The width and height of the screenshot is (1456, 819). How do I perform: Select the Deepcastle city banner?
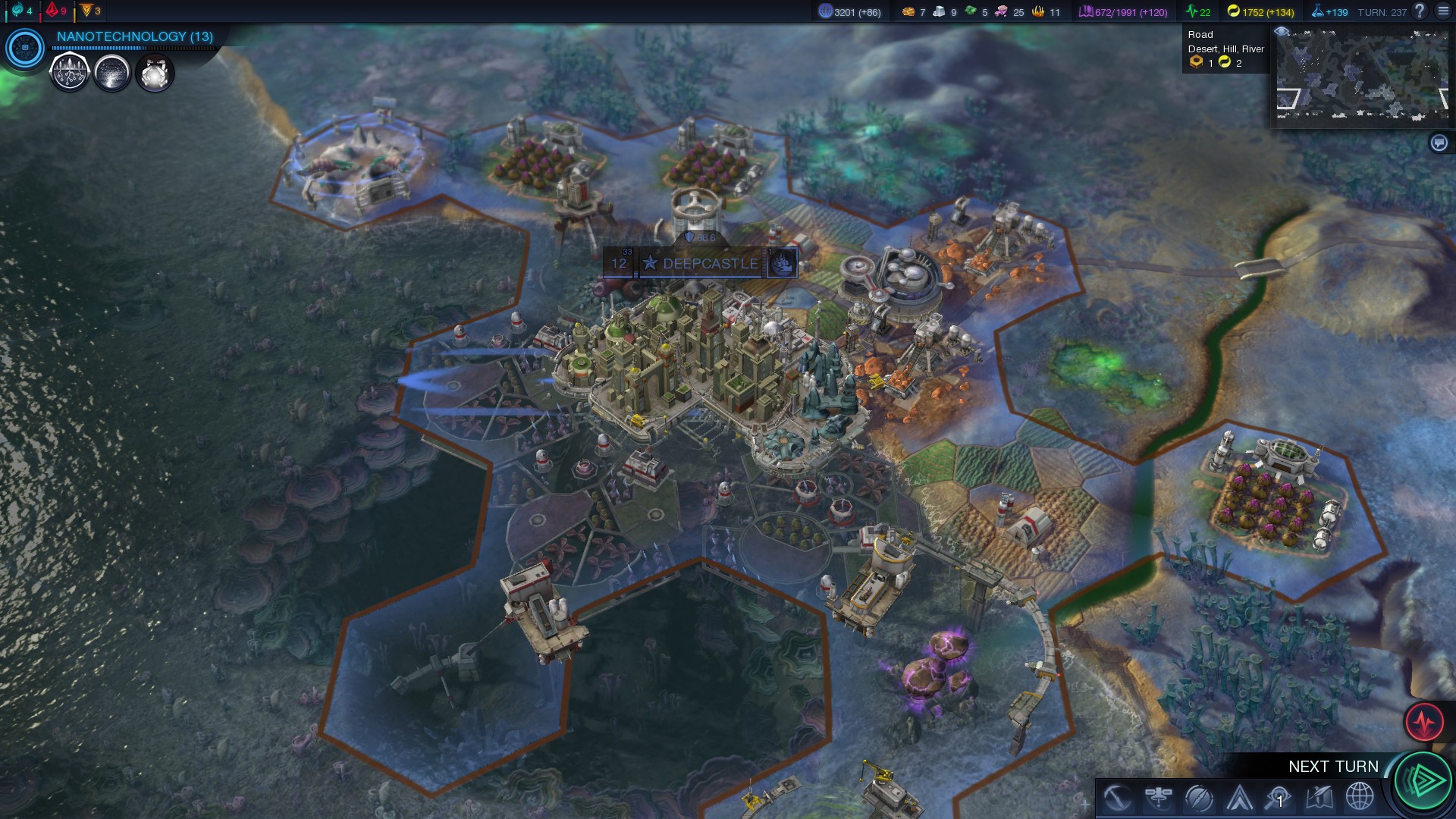pos(710,264)
